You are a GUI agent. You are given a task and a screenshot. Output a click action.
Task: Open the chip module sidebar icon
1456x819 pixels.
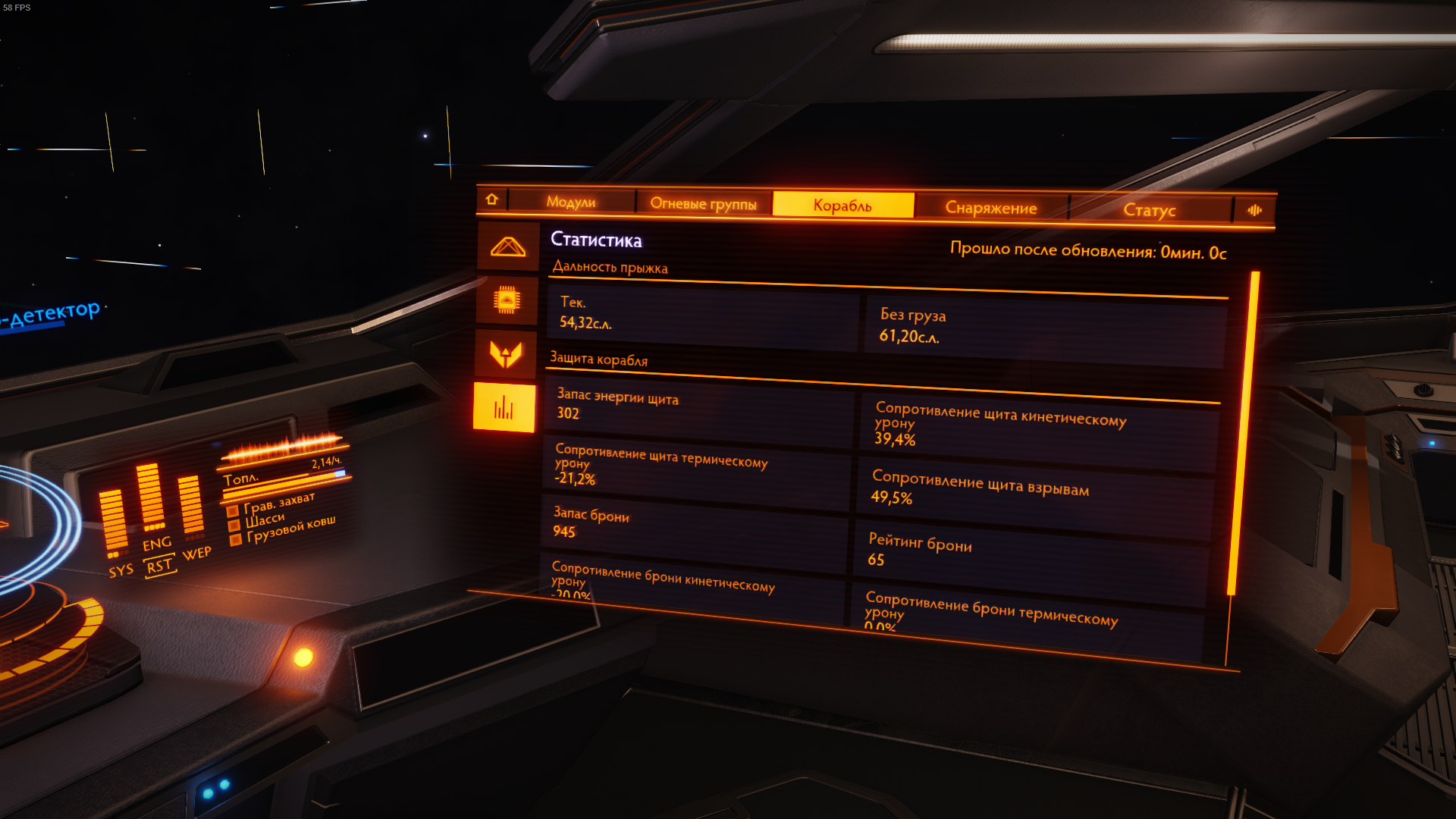507,300
